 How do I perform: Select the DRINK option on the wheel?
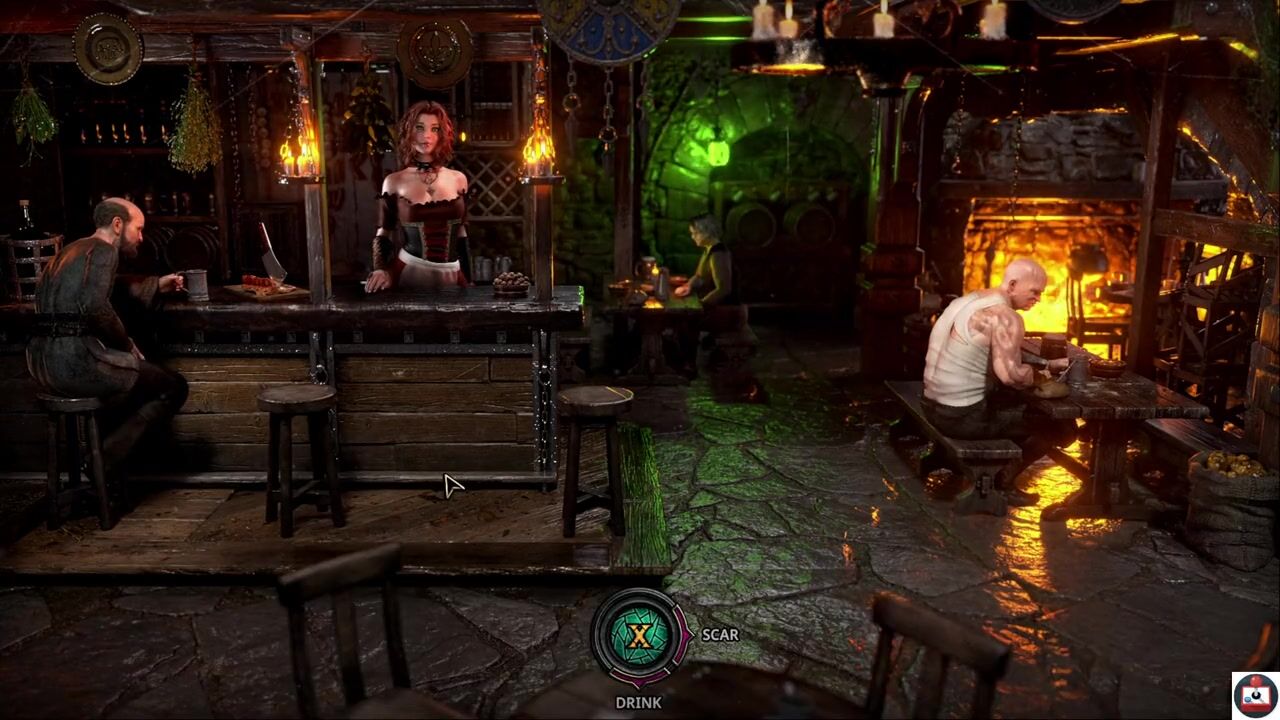pyautogui.click(x=638, y=702)
